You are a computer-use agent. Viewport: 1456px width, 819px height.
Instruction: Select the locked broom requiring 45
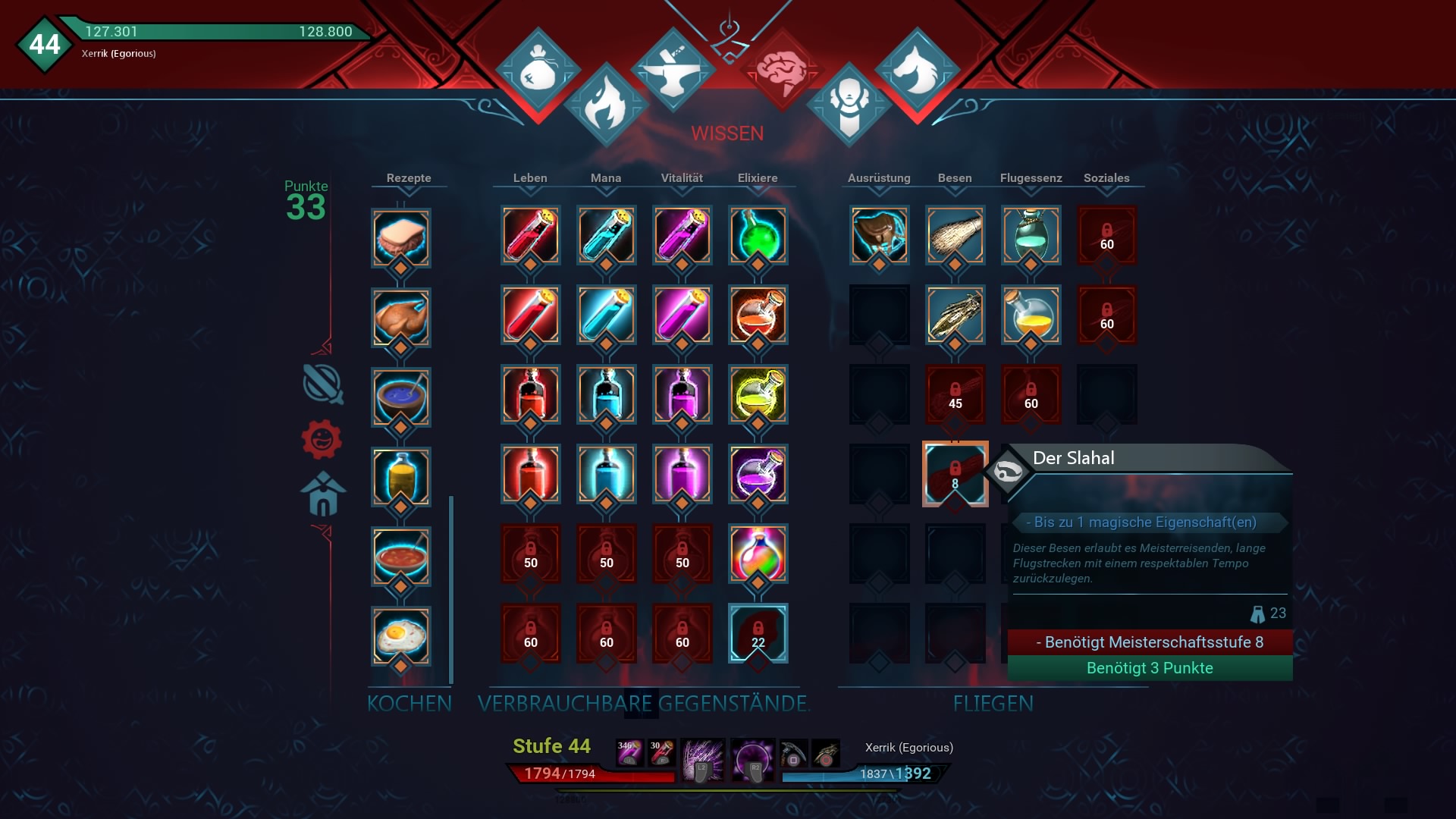(x=955, y=394)
